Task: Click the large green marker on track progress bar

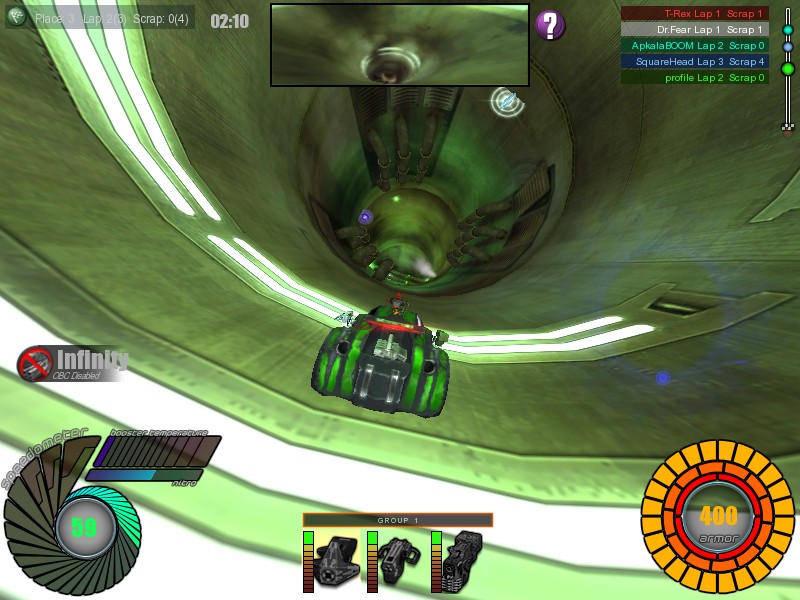Action: (788, 69)
